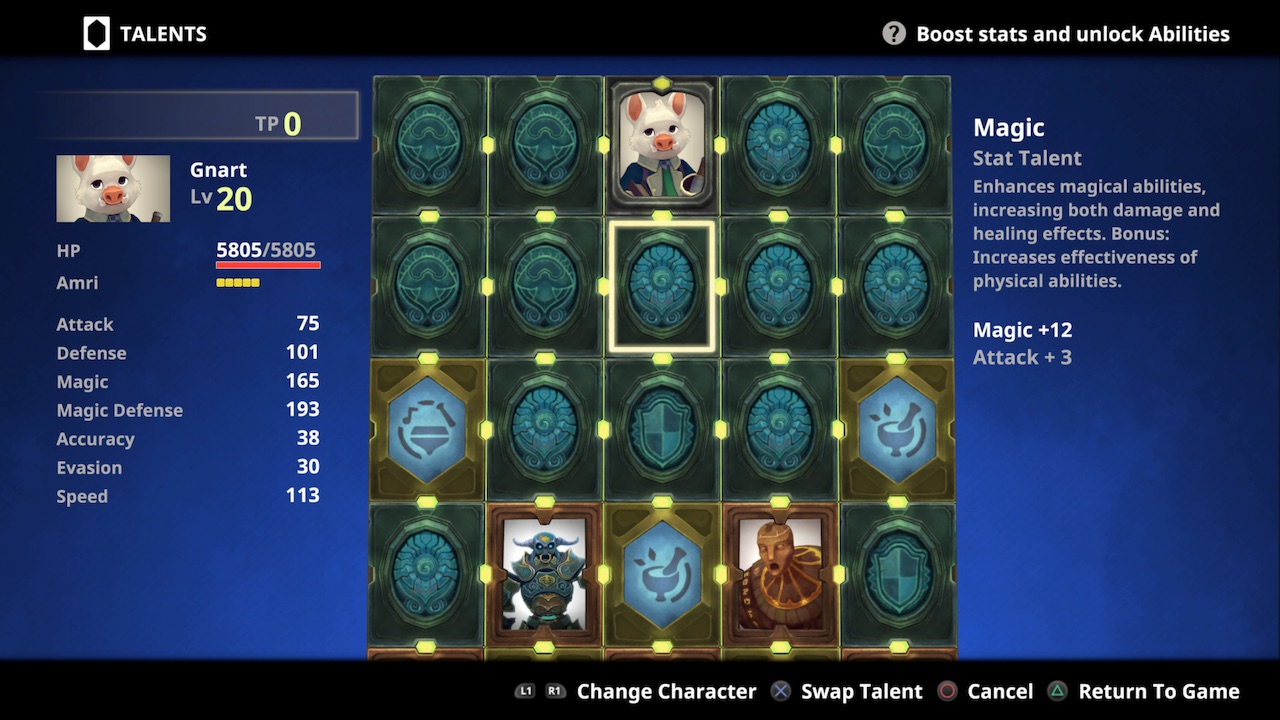1280x720 pixels.
Task: Select the blue hexagon talent on the left edge
Action: tap(427, 430)
